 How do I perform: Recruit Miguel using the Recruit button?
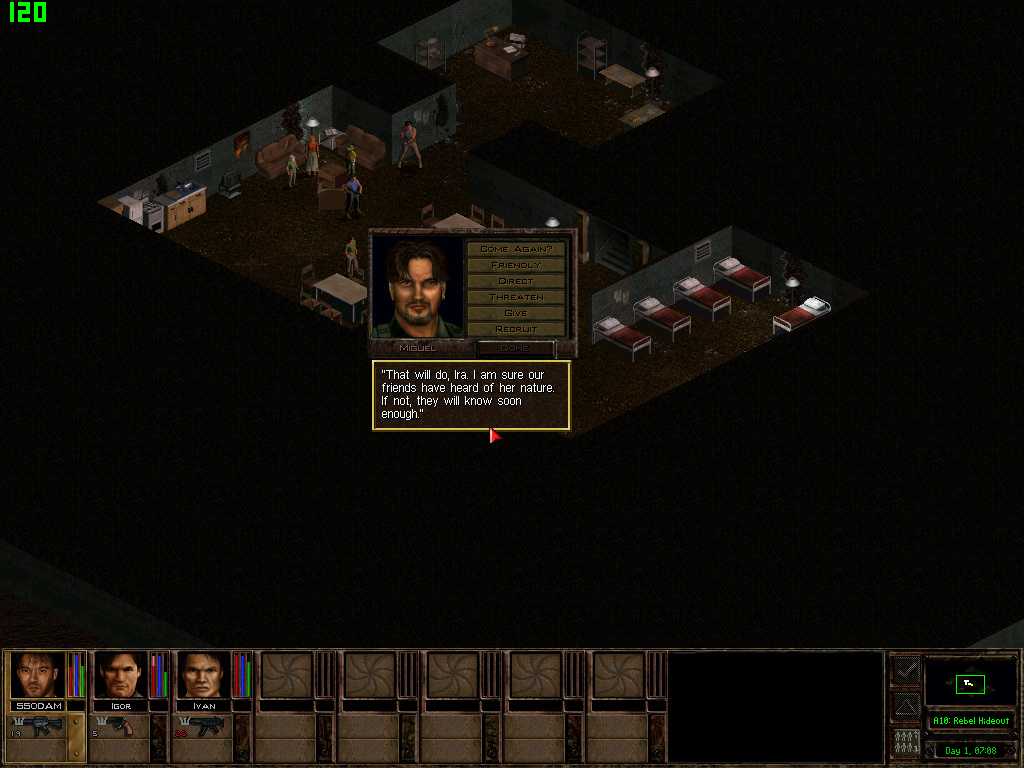516,329
